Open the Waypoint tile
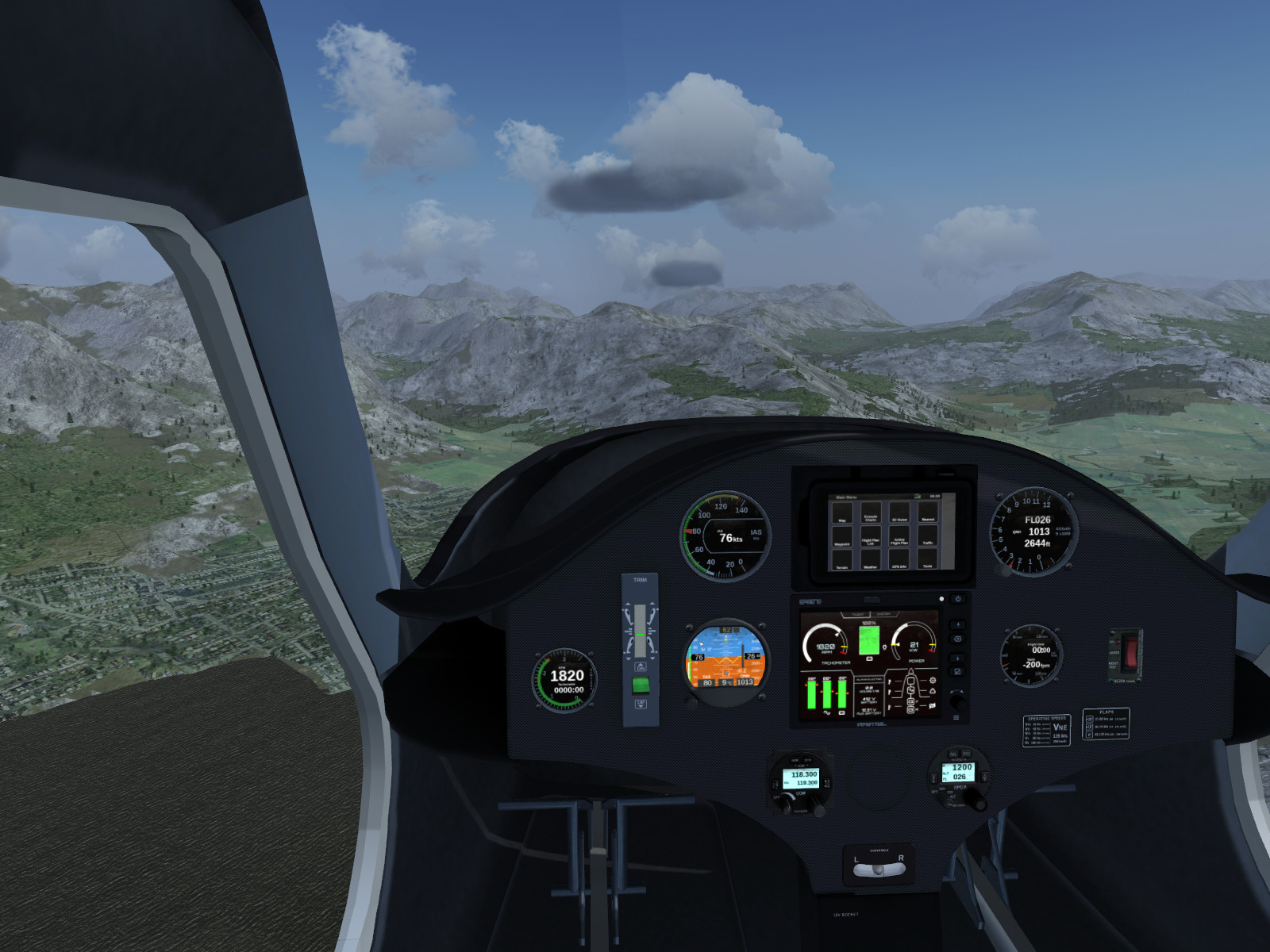This screenshot has width=1270, height=952. coord(842,537)
